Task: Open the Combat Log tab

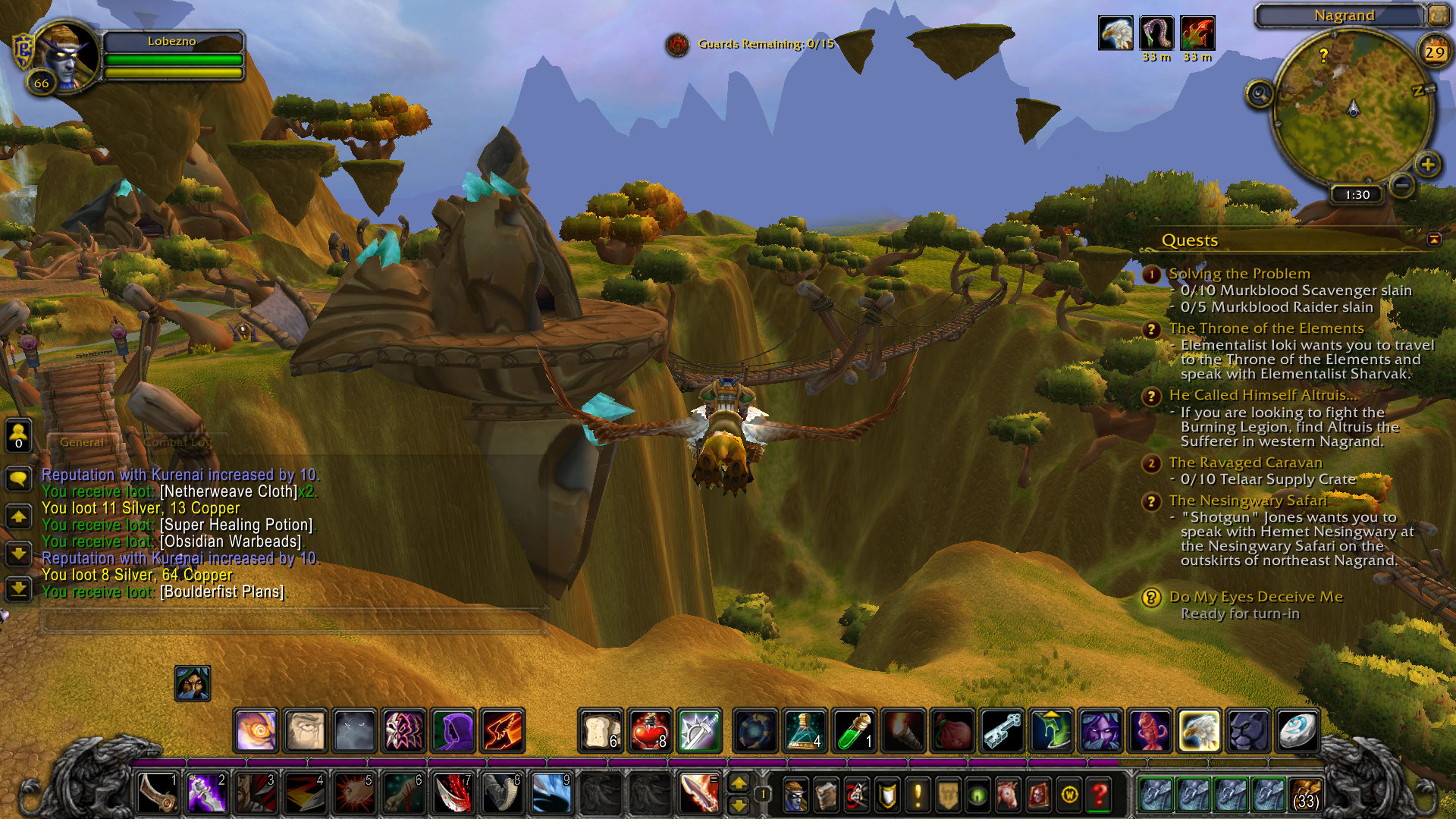Action: 177,442
